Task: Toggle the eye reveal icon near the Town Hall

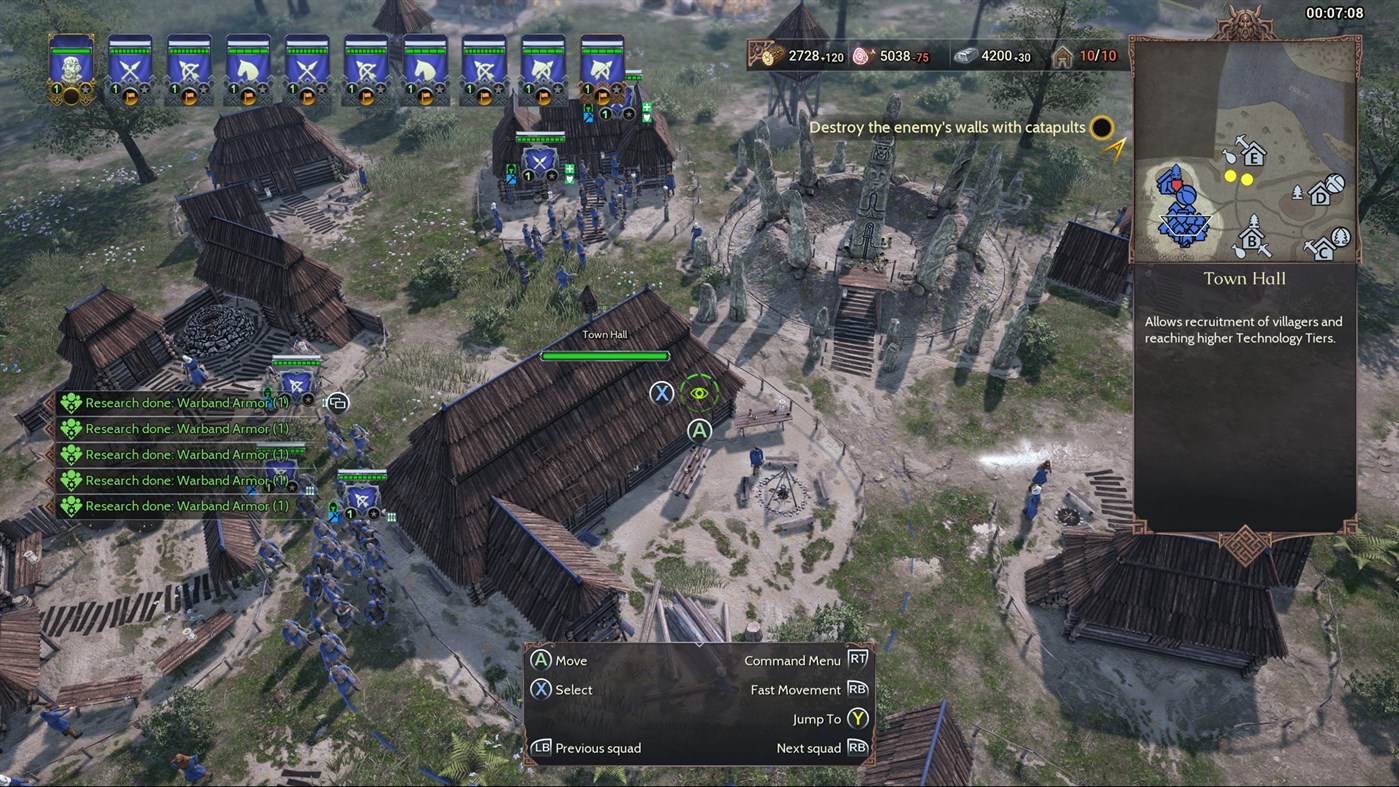Action: (x=699, y=393)
